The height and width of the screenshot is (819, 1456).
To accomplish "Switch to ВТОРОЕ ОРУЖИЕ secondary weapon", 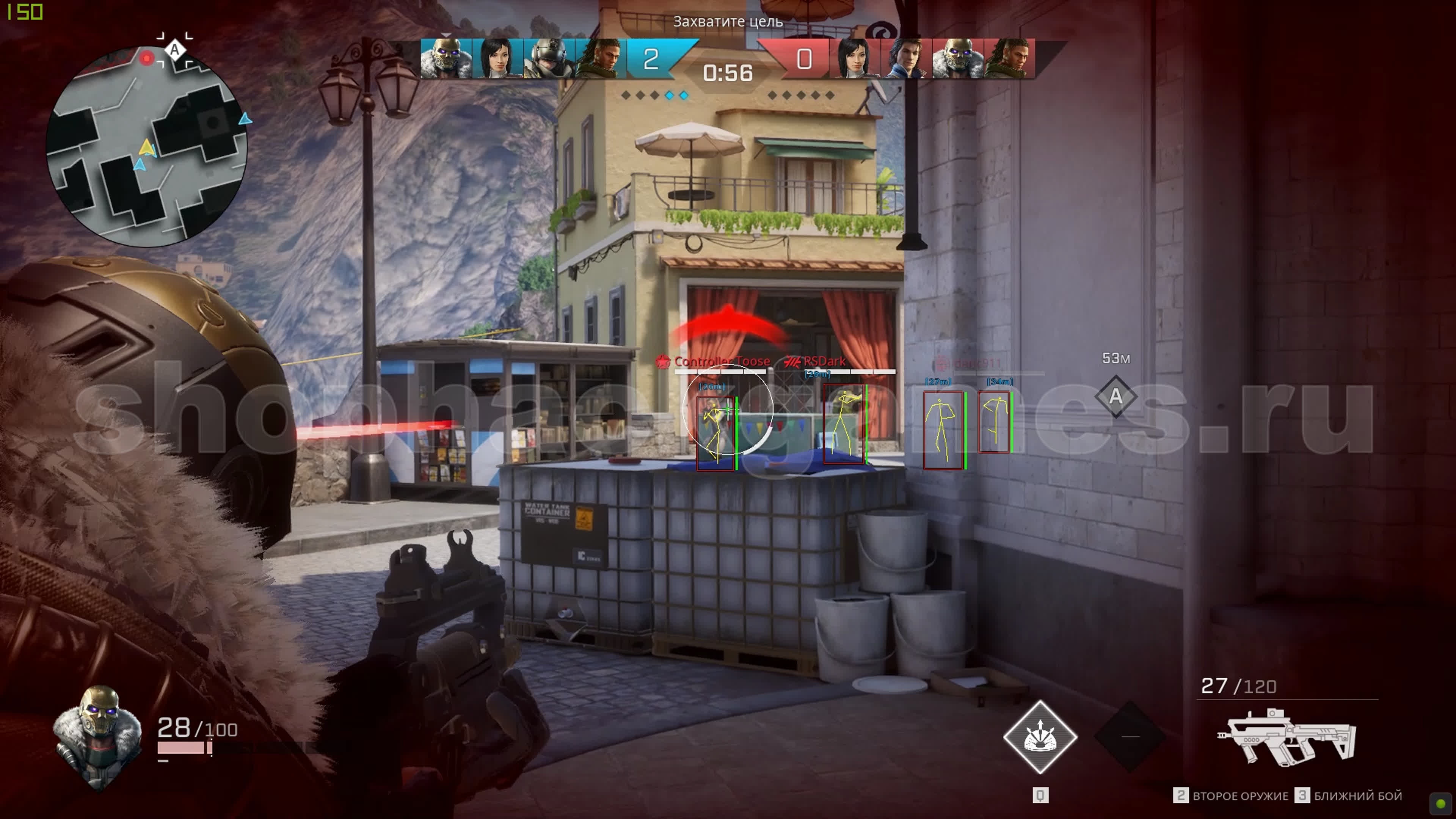I will 1232,796.
